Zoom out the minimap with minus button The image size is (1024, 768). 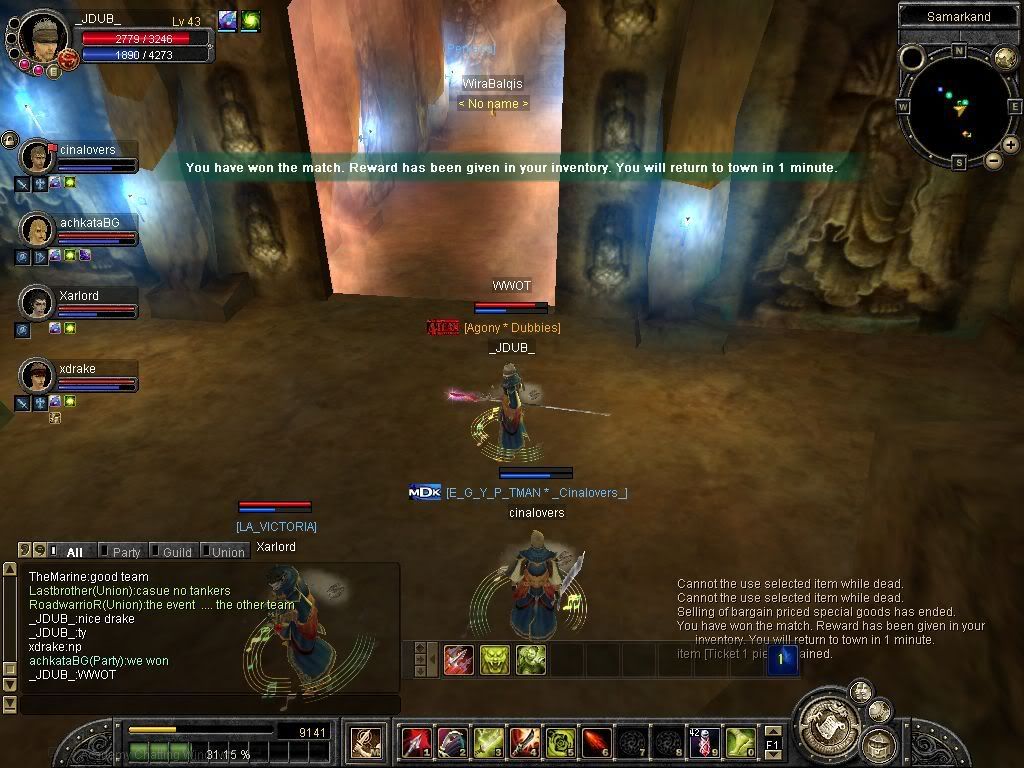(993, 160)
